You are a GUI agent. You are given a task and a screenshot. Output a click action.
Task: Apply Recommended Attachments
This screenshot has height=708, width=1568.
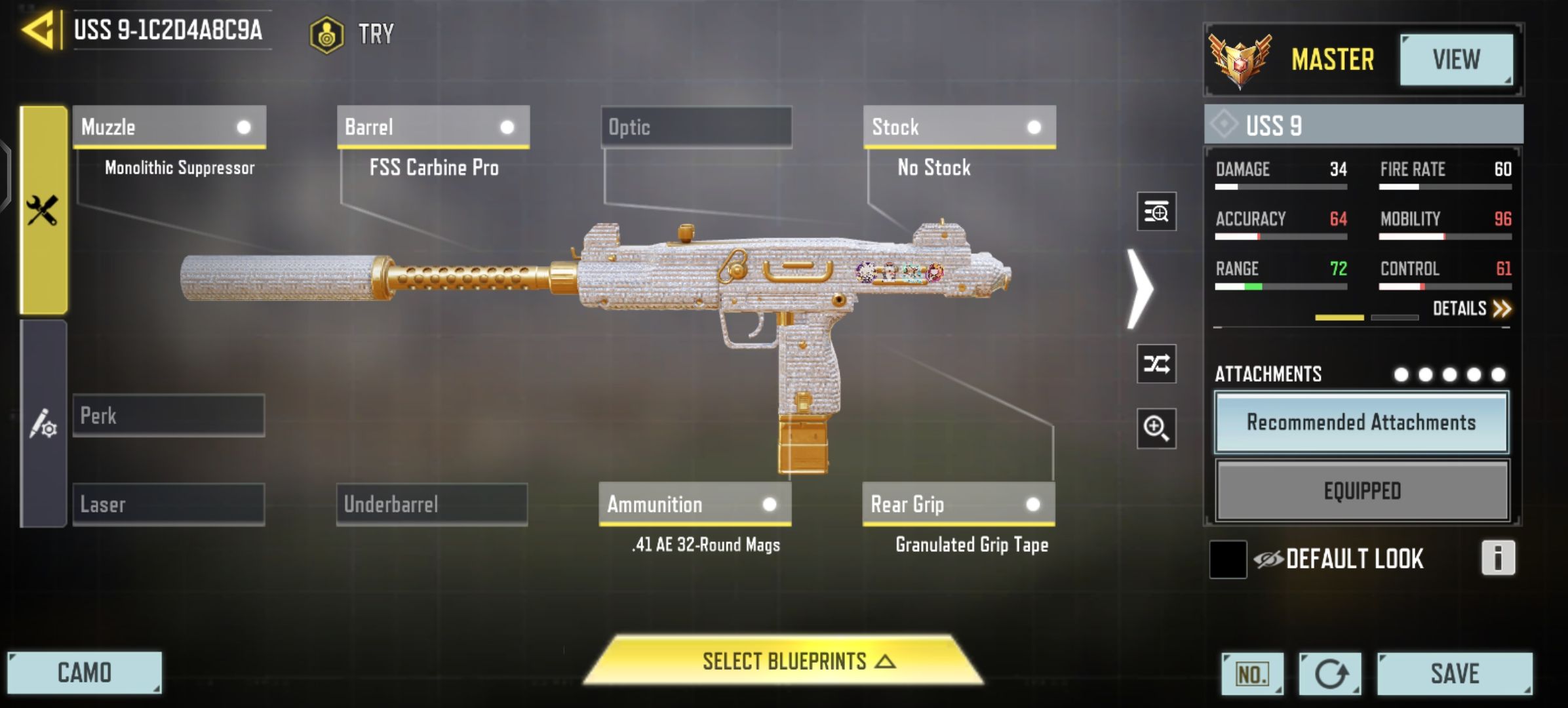tap(1362, 423)
